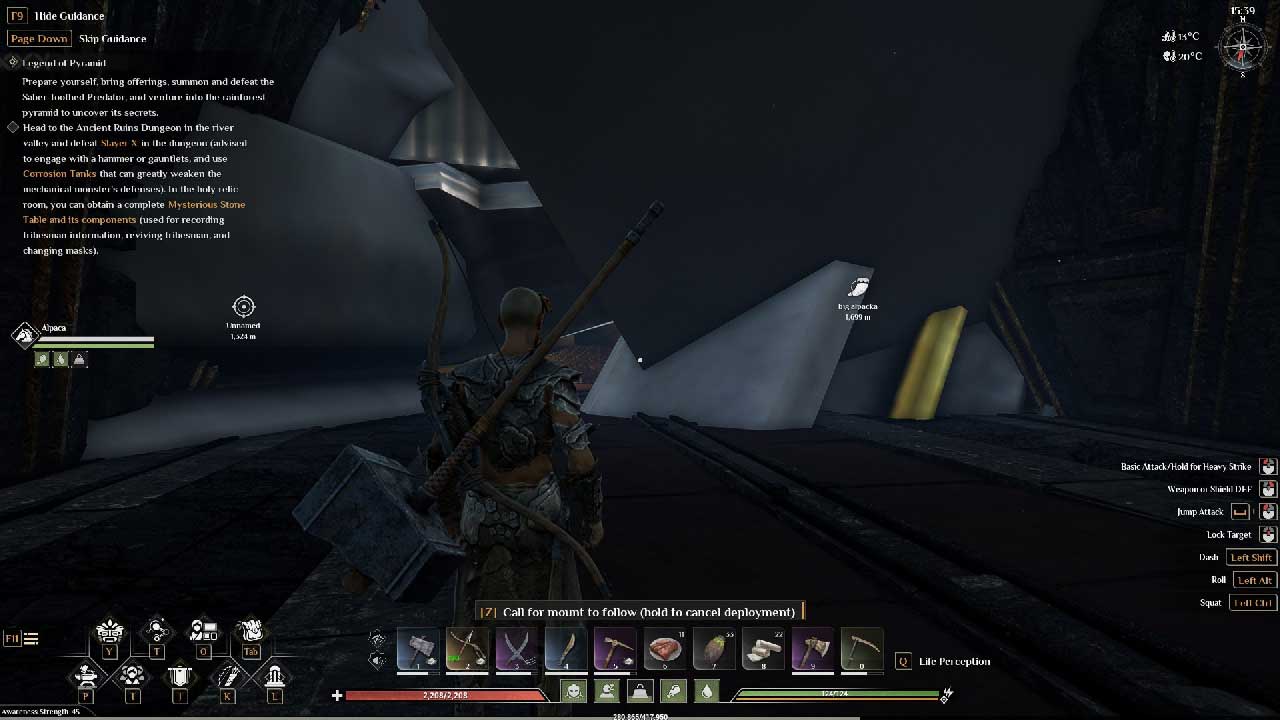Equip the bow and arrow slot

tap(467, 649)
